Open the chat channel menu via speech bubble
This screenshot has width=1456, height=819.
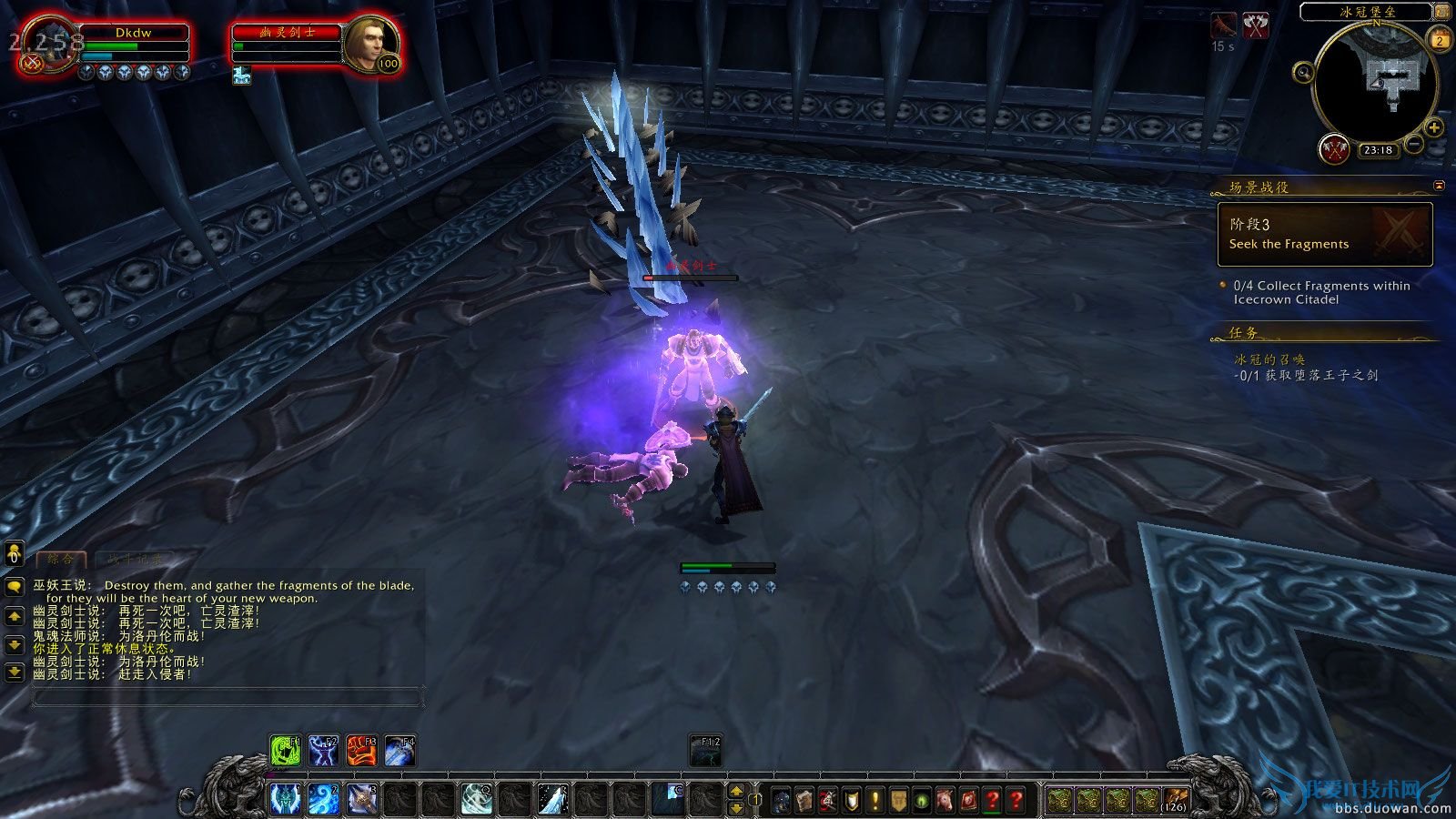pyautogui.click(x=13, y=588)
